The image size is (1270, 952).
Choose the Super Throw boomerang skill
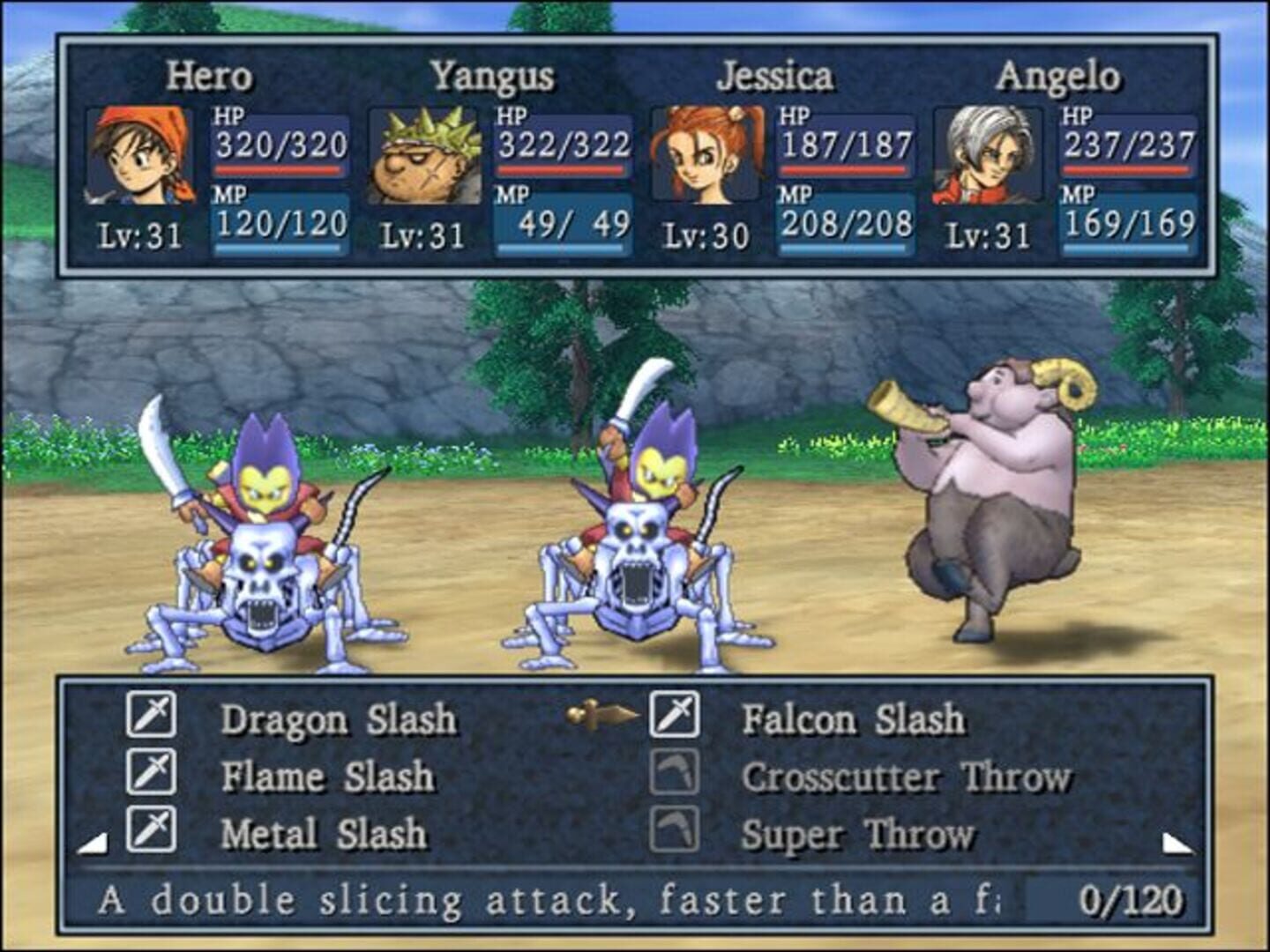point(857,834)
